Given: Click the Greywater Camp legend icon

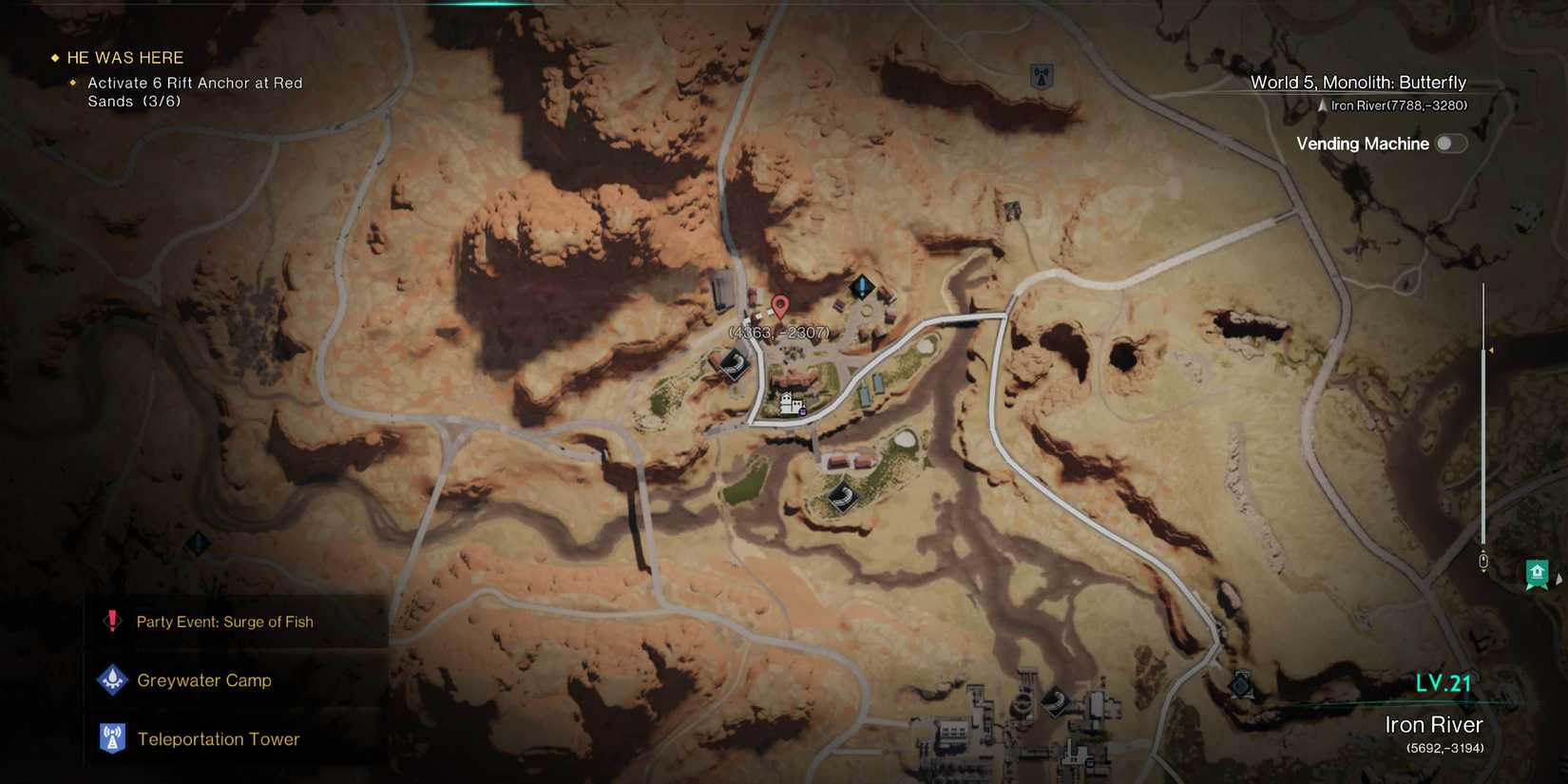Looking at the screenshot, I should (112, 679).
